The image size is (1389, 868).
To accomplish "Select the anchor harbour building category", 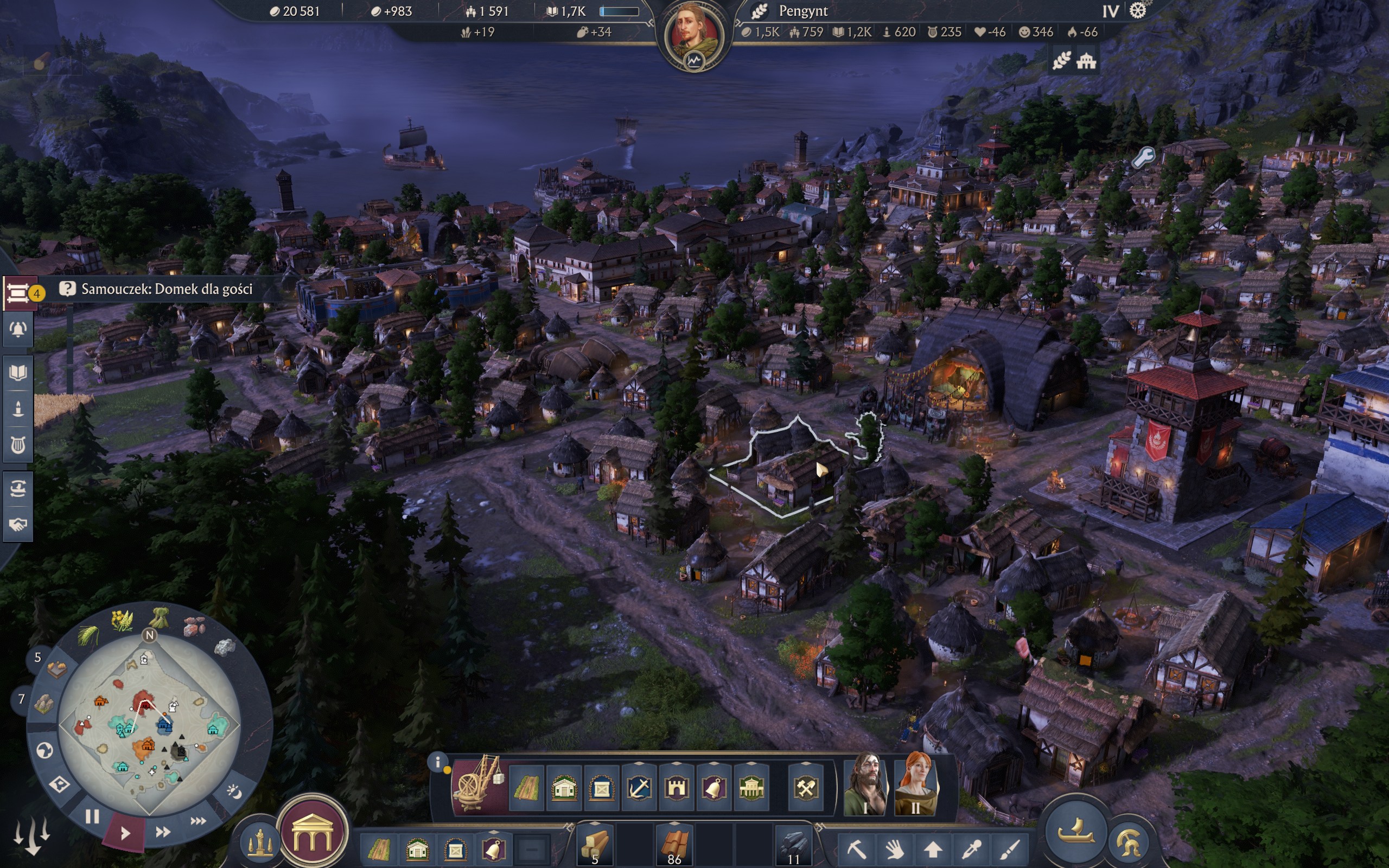I will pyautogui.click(x=639, y=789).
